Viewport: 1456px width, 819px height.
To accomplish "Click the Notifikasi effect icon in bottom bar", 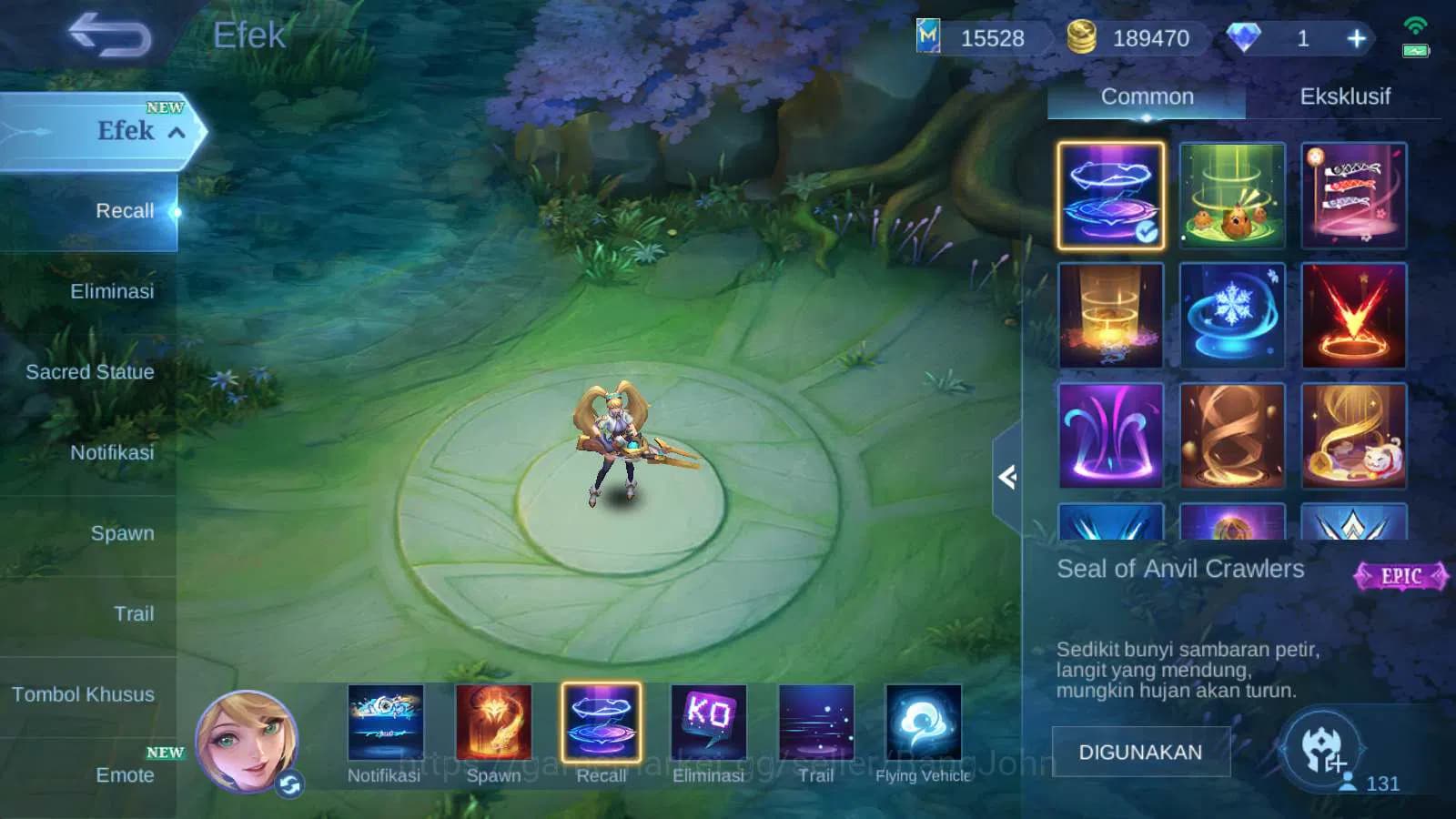I will pos(383,725).
